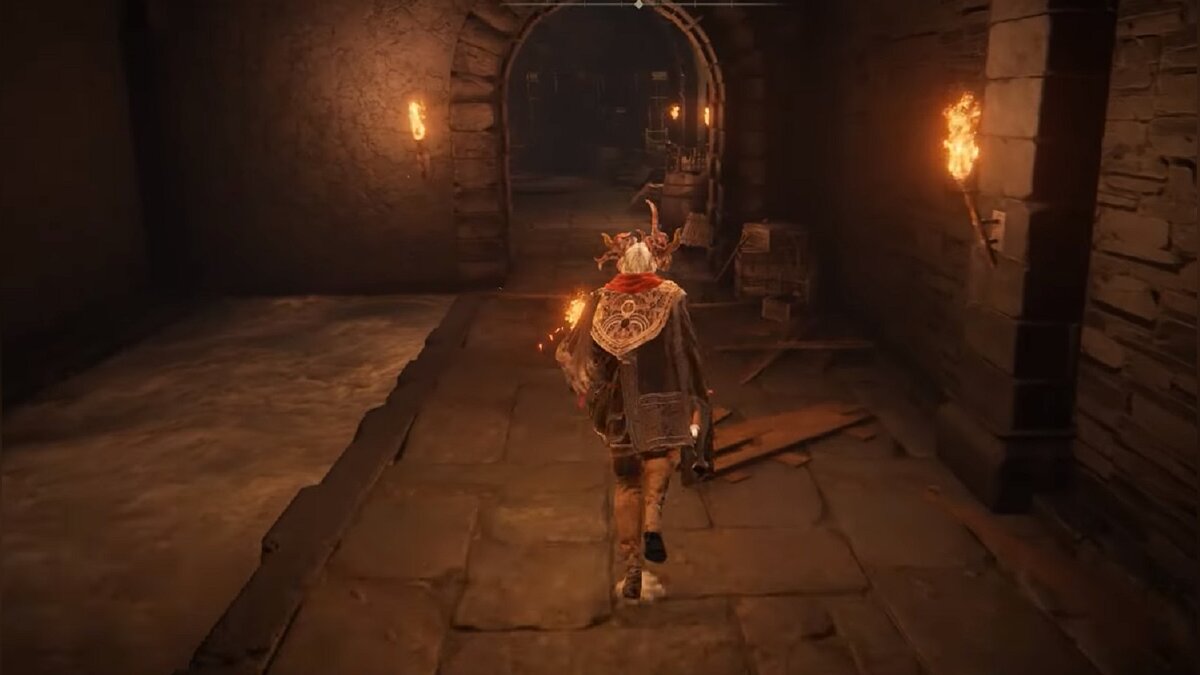Click the compass bar's center diamond marker

pyautogui.click(x=639, y=4)
